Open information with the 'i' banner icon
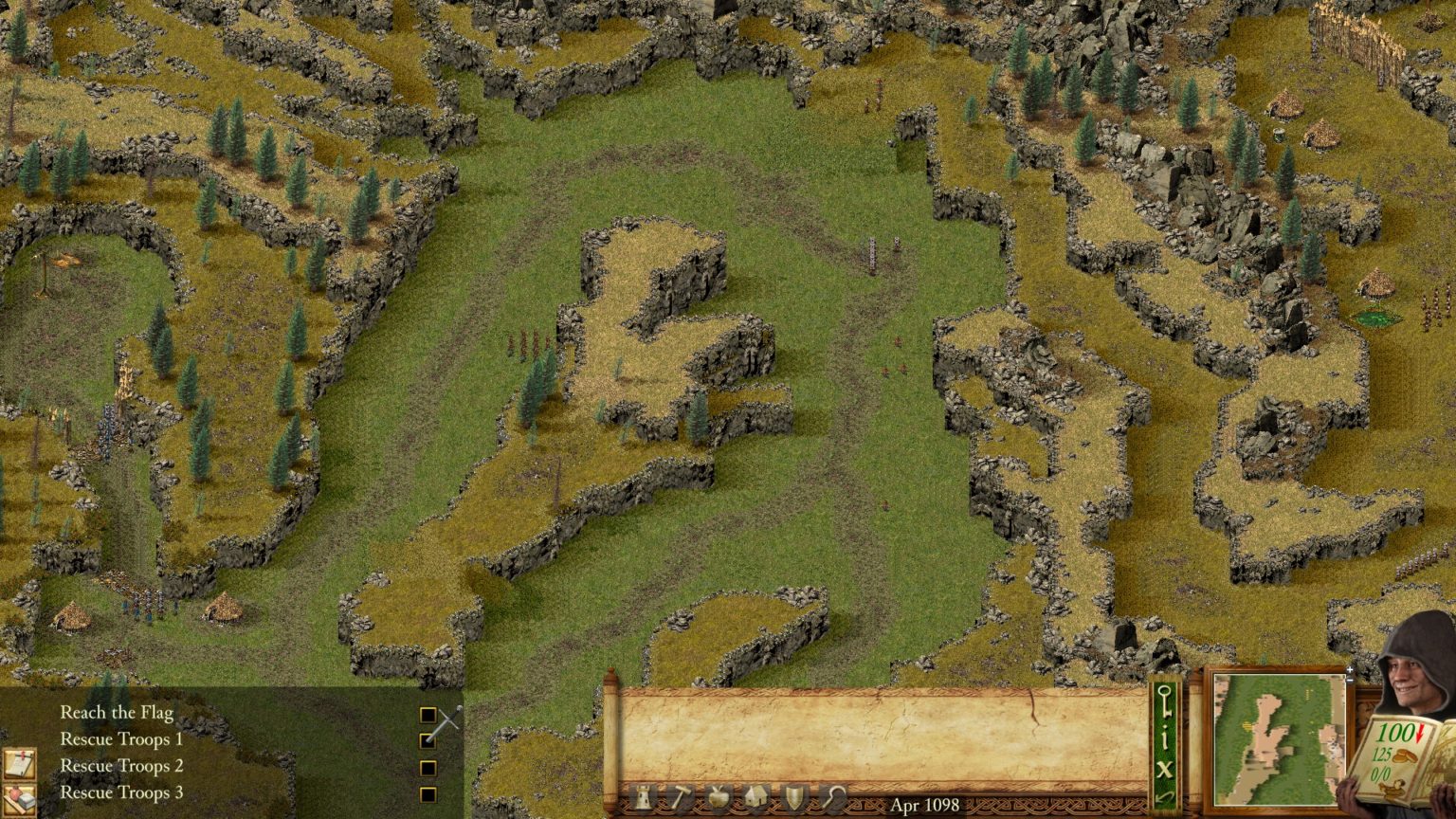Viewport: 1456px width, 819px height. (1165, 737)
